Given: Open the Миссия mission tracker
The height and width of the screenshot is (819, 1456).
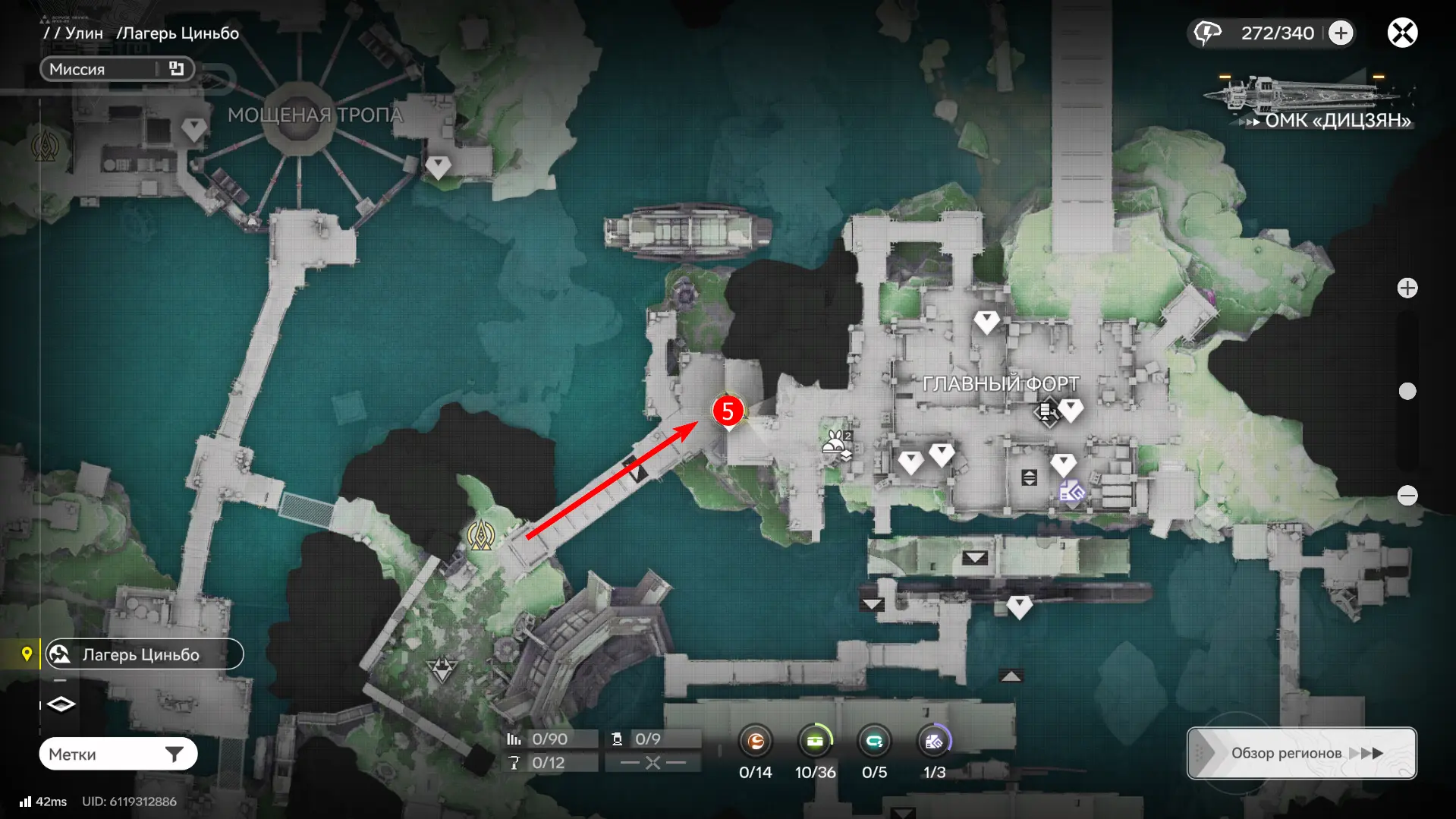Looking at the screenshot, I should pos(117,69).
